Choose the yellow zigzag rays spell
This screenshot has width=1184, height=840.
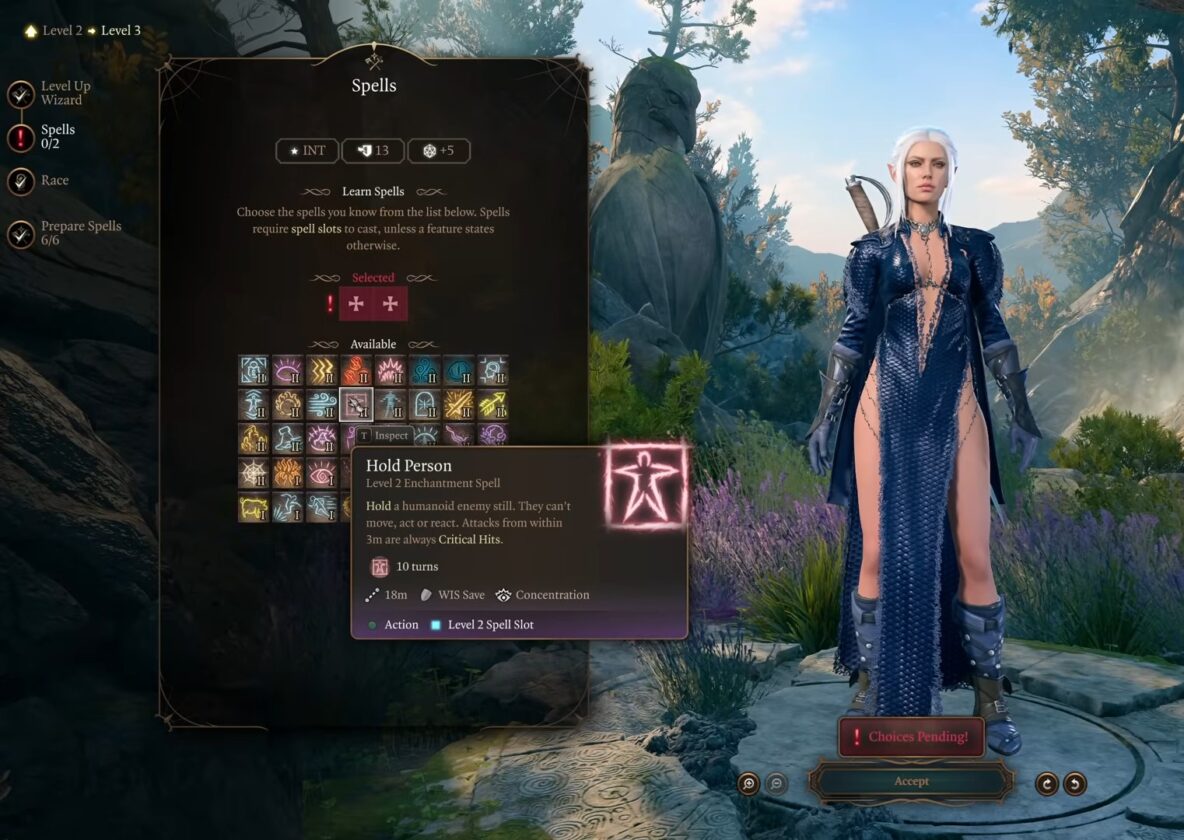click(x=322, y=371)
